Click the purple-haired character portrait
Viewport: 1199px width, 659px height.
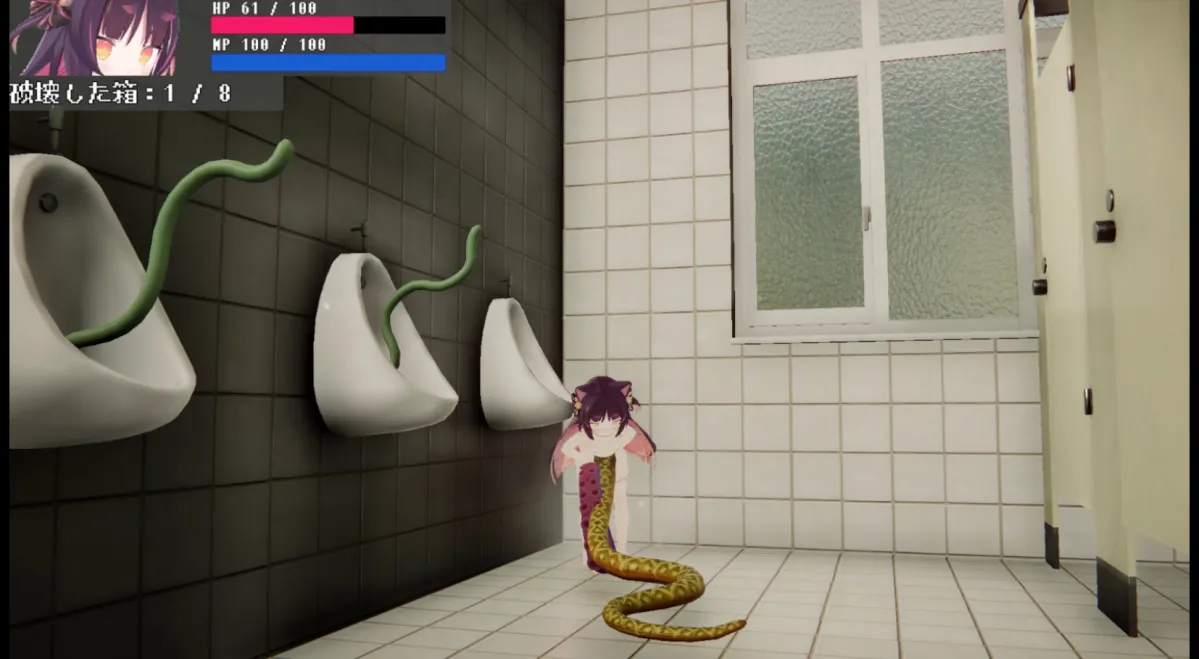coord(94,38)
